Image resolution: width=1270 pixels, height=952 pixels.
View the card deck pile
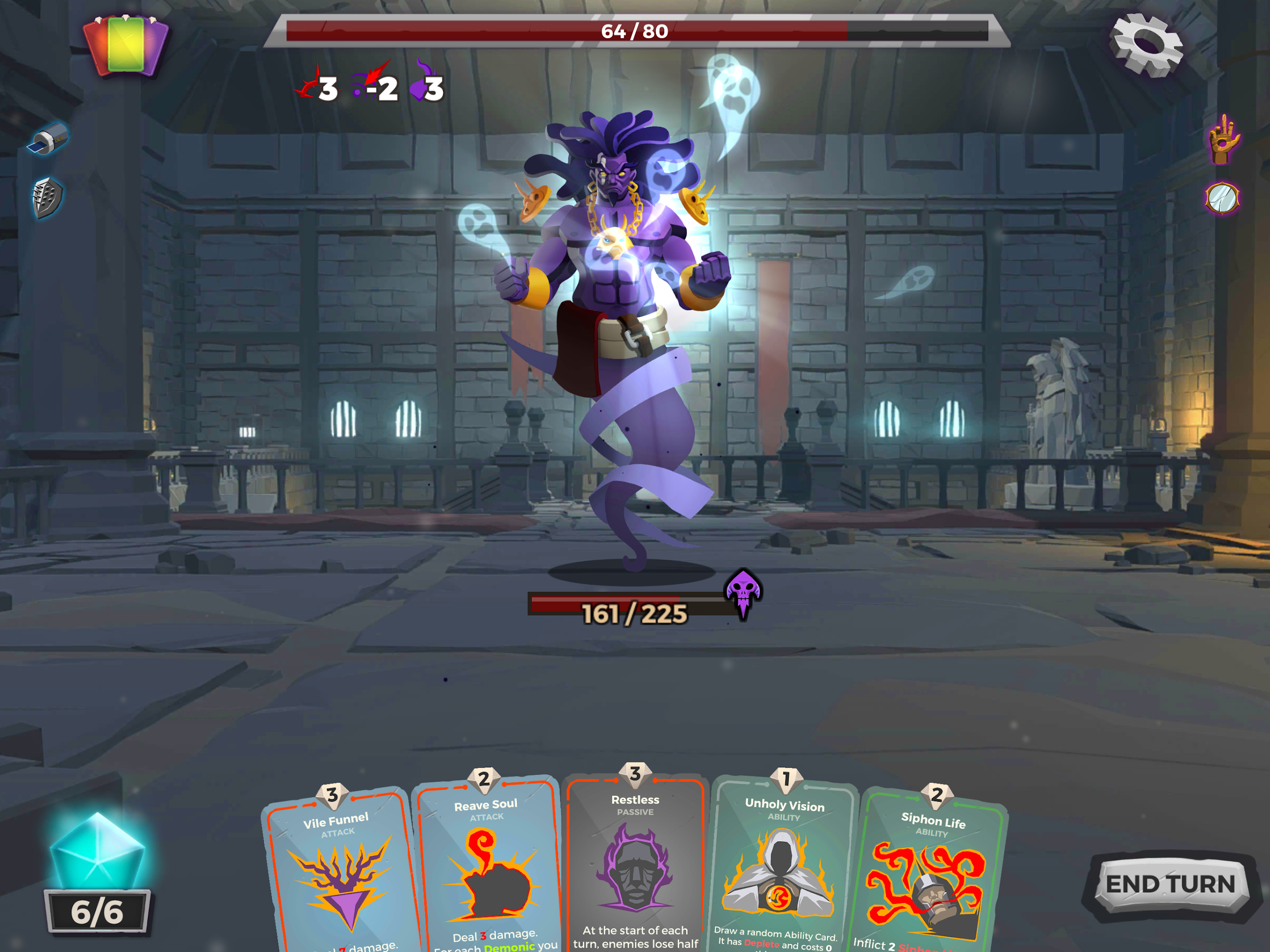click(126, 46)
